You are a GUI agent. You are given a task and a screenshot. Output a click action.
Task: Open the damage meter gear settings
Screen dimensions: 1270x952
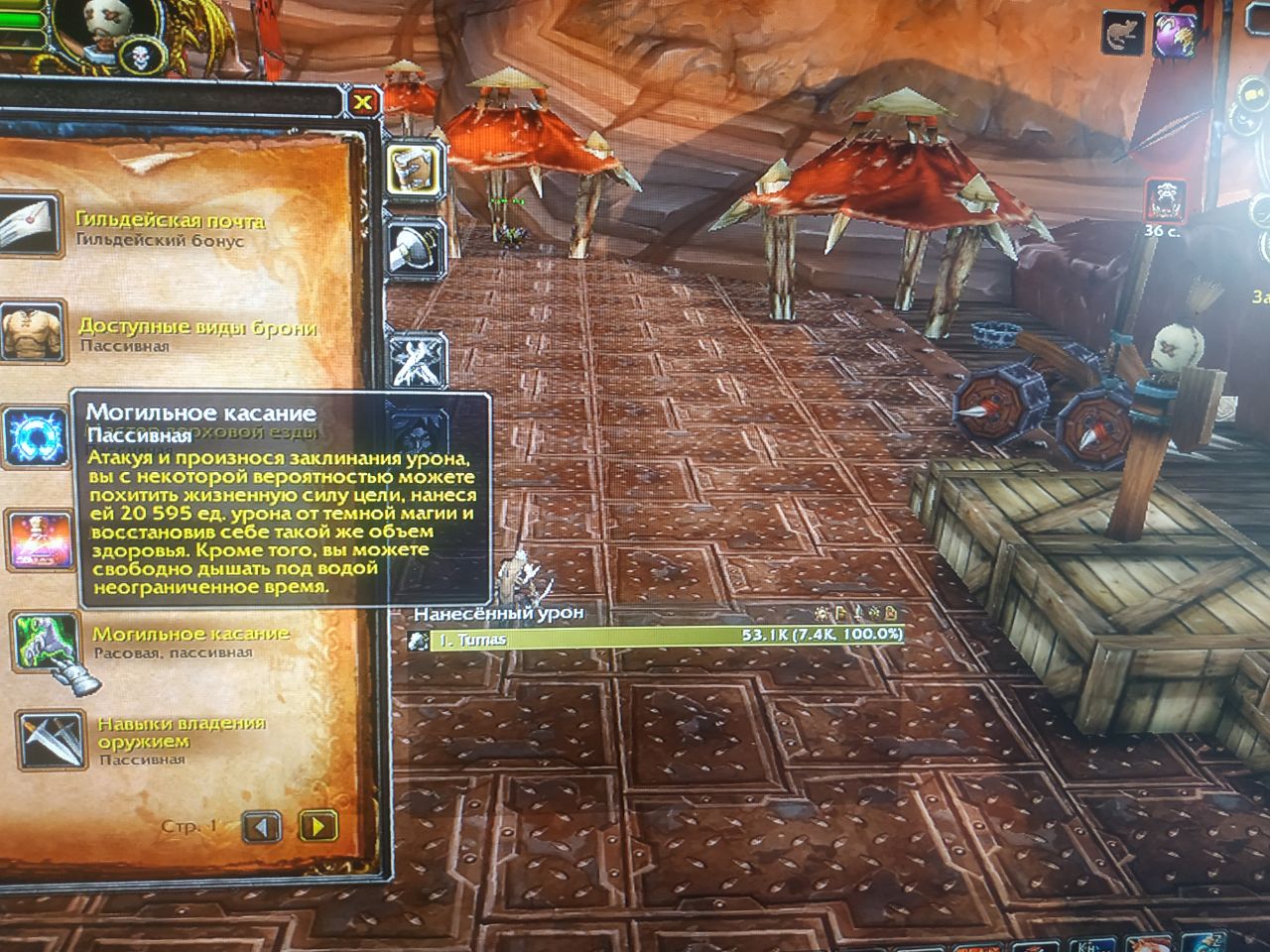[822, 614]
